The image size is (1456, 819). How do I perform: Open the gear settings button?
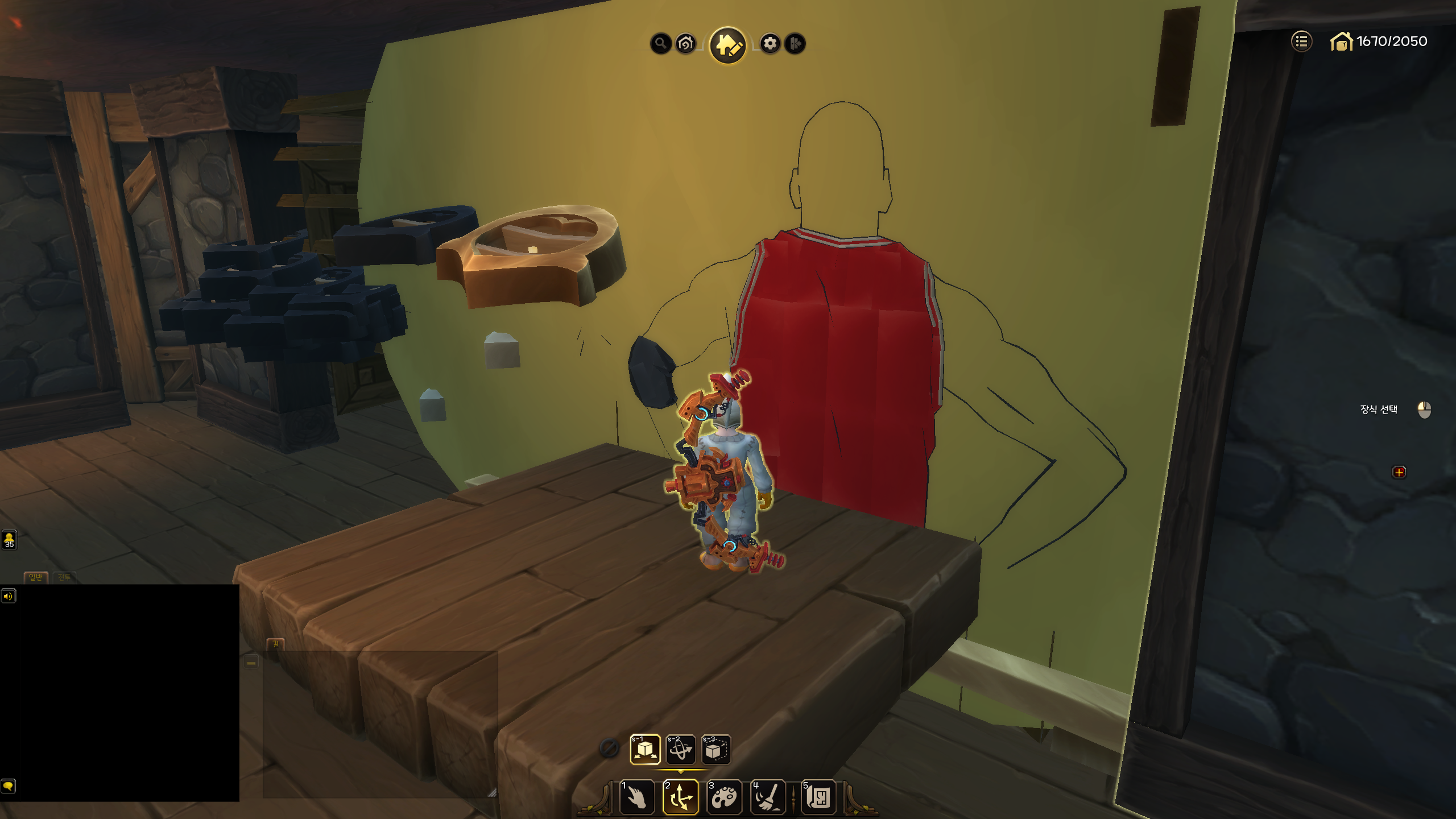[x=770, y=43]
